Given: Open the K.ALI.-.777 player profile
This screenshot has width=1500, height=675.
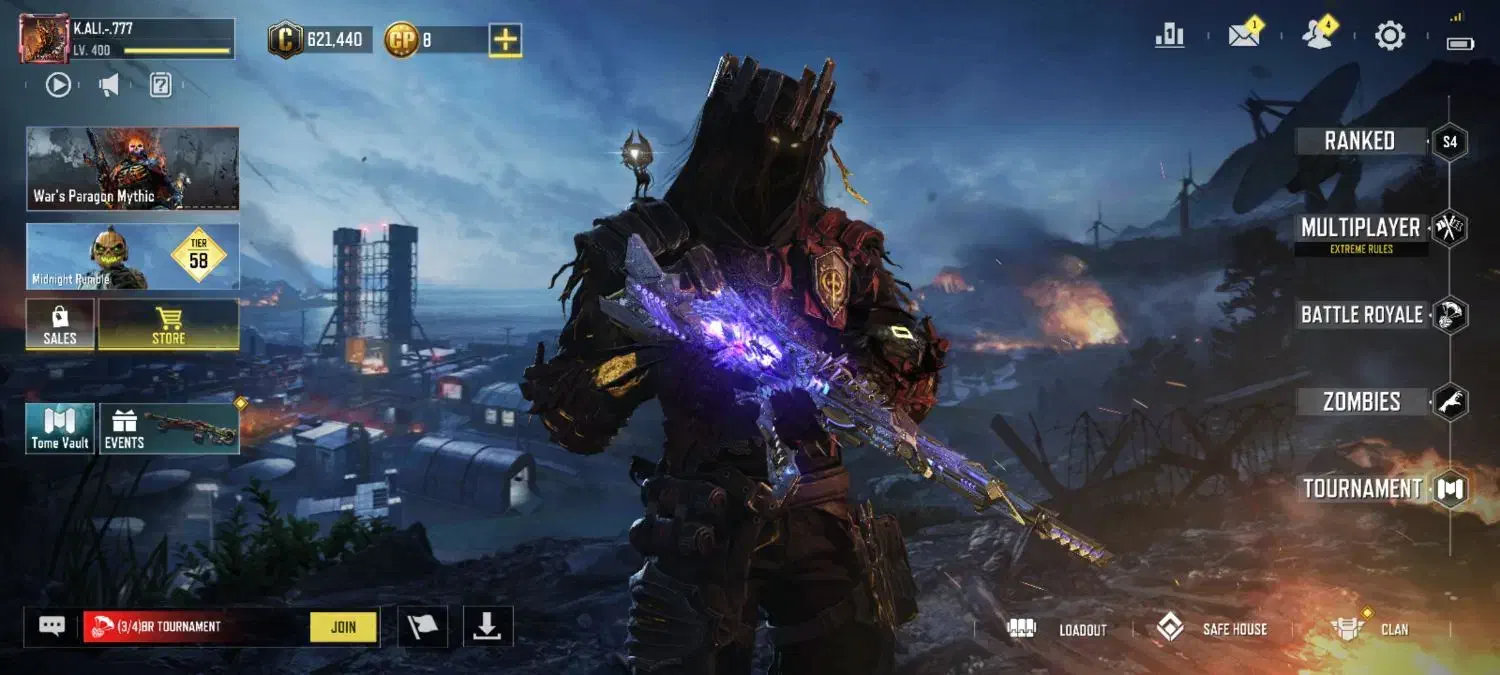Looking at the screenshot, I should [x=127, y=40].
